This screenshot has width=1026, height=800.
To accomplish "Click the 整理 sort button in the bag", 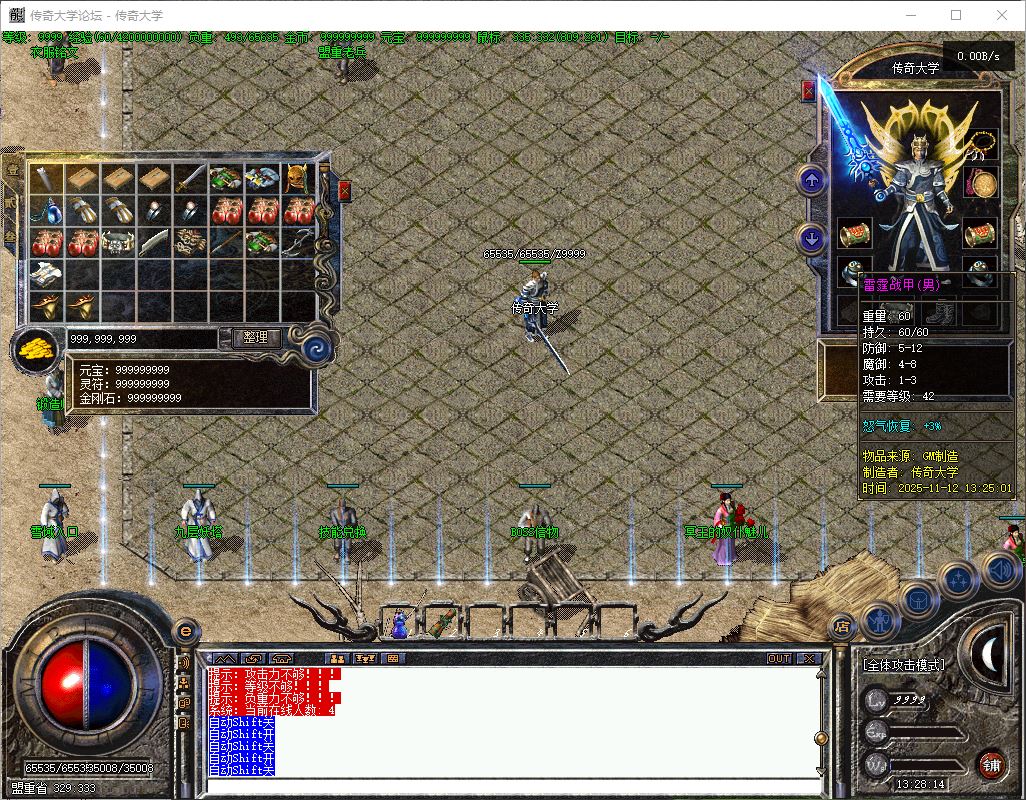I will click(256, 338).
